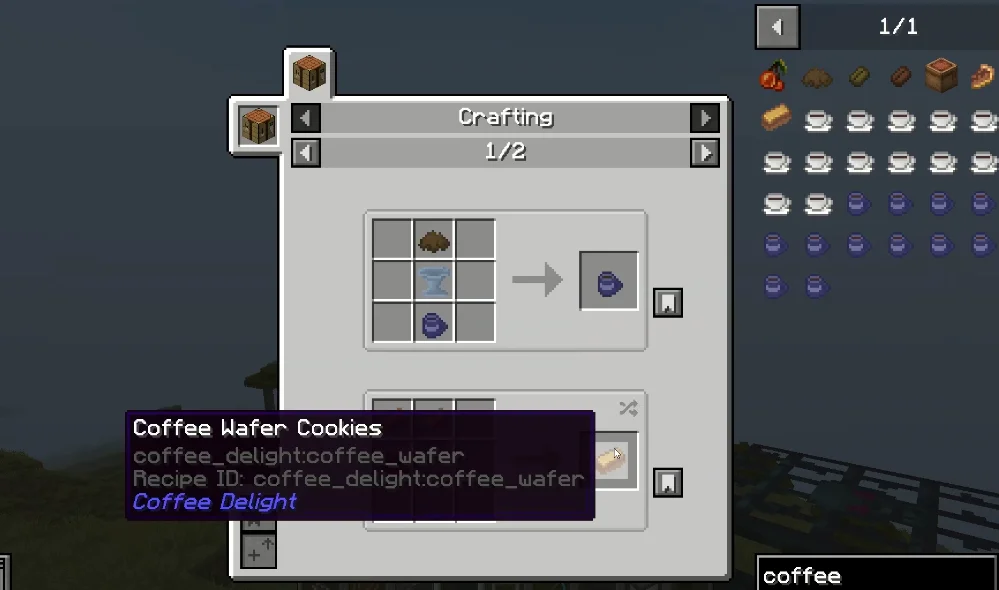The height and width of the screenshot is (590, 999).
Task: Choose the coffee cherries in the item list
Action: pyautogui.click(x=775, y=77)
